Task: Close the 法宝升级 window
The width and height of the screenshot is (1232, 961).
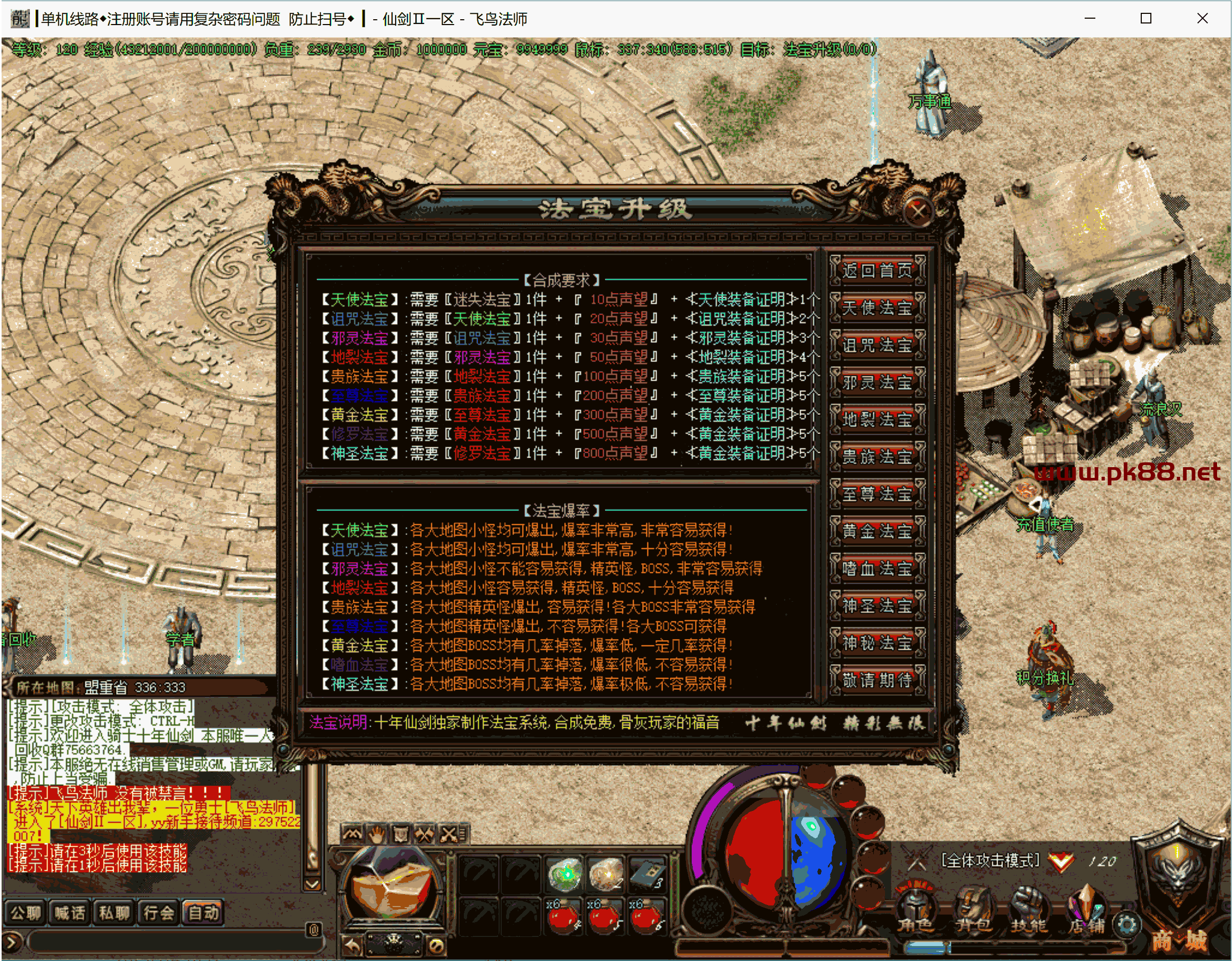Action: (x=918, y=212)
